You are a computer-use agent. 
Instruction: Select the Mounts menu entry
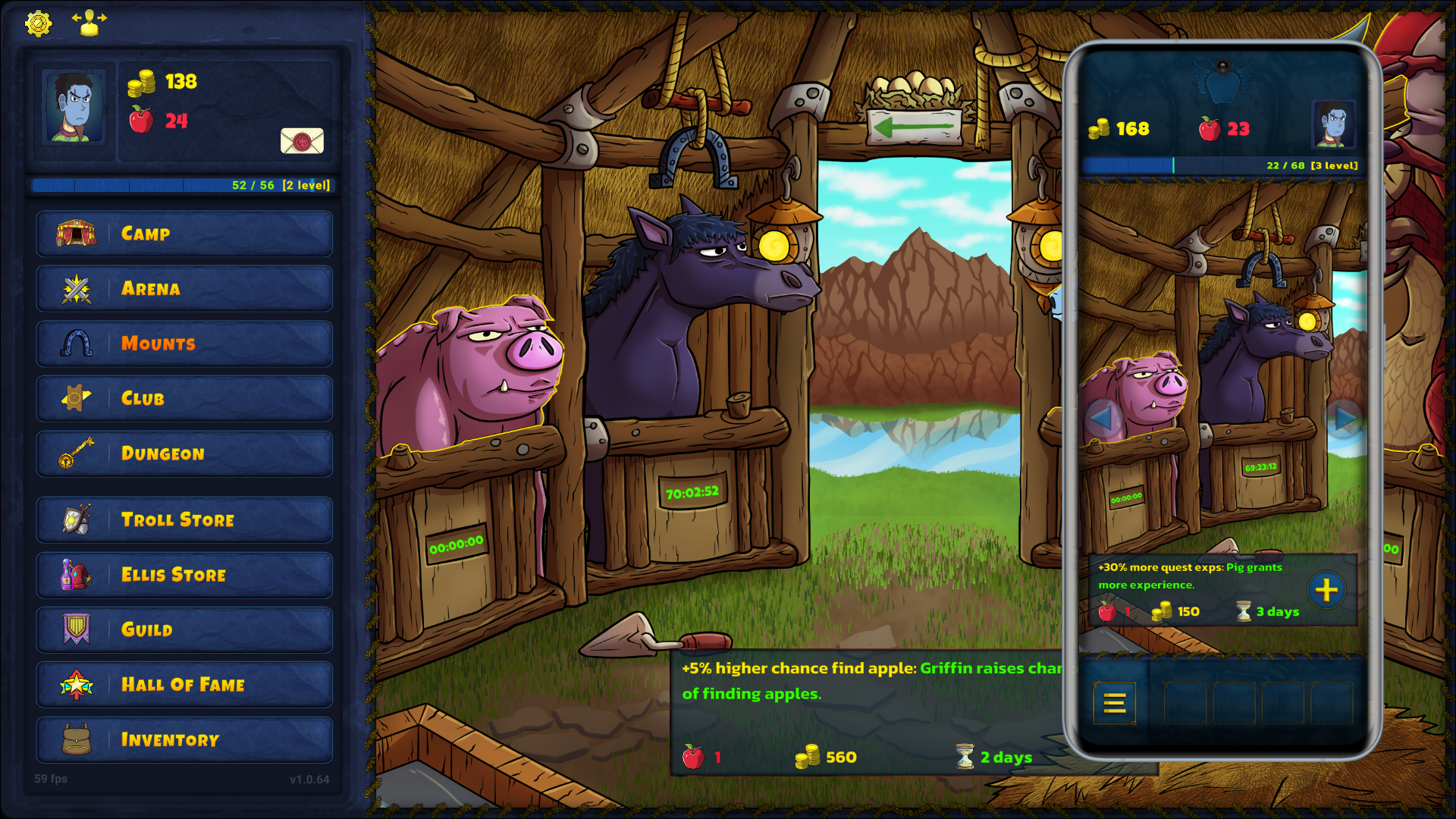[x=184, y=344]
